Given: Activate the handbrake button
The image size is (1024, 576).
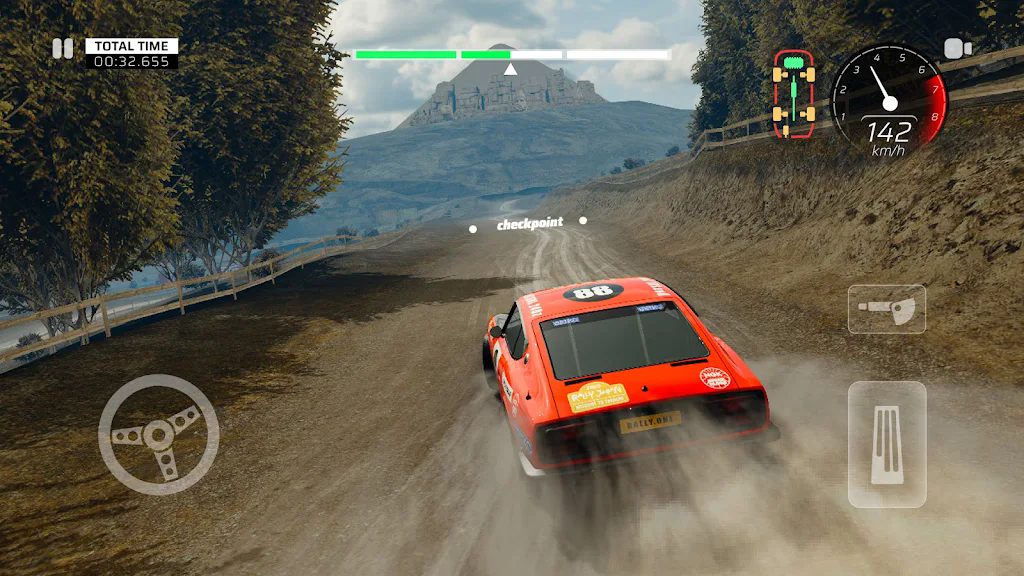Looking at the screenshot, I should tap(886, 309).
